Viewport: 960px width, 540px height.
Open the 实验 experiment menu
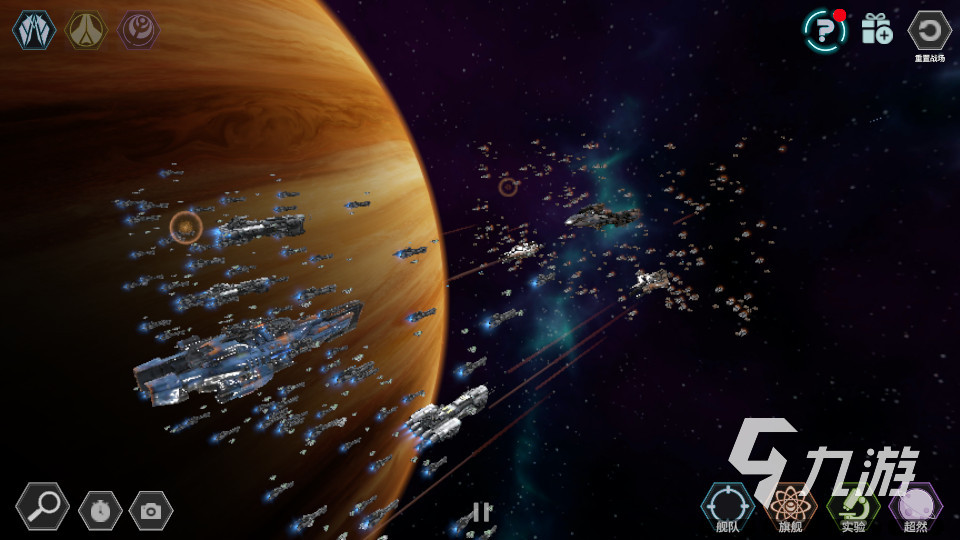853,506
